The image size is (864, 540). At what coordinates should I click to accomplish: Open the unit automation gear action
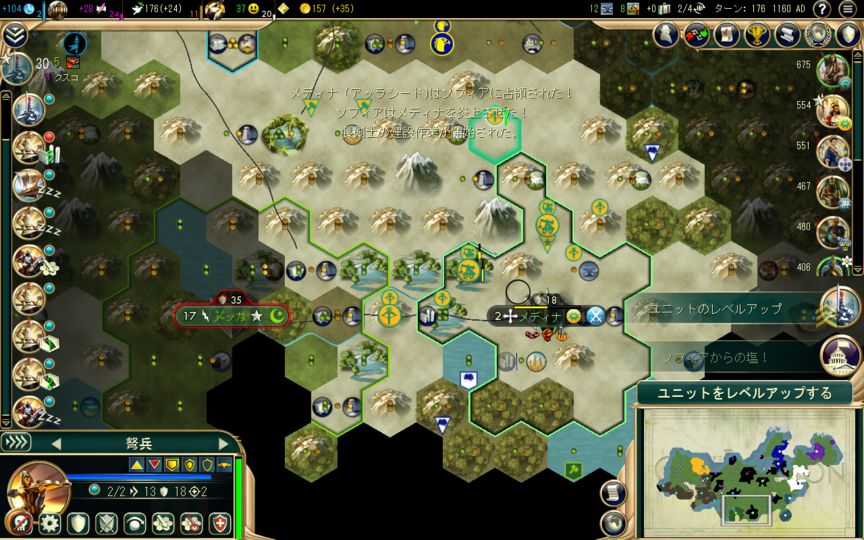coord(48,523)
